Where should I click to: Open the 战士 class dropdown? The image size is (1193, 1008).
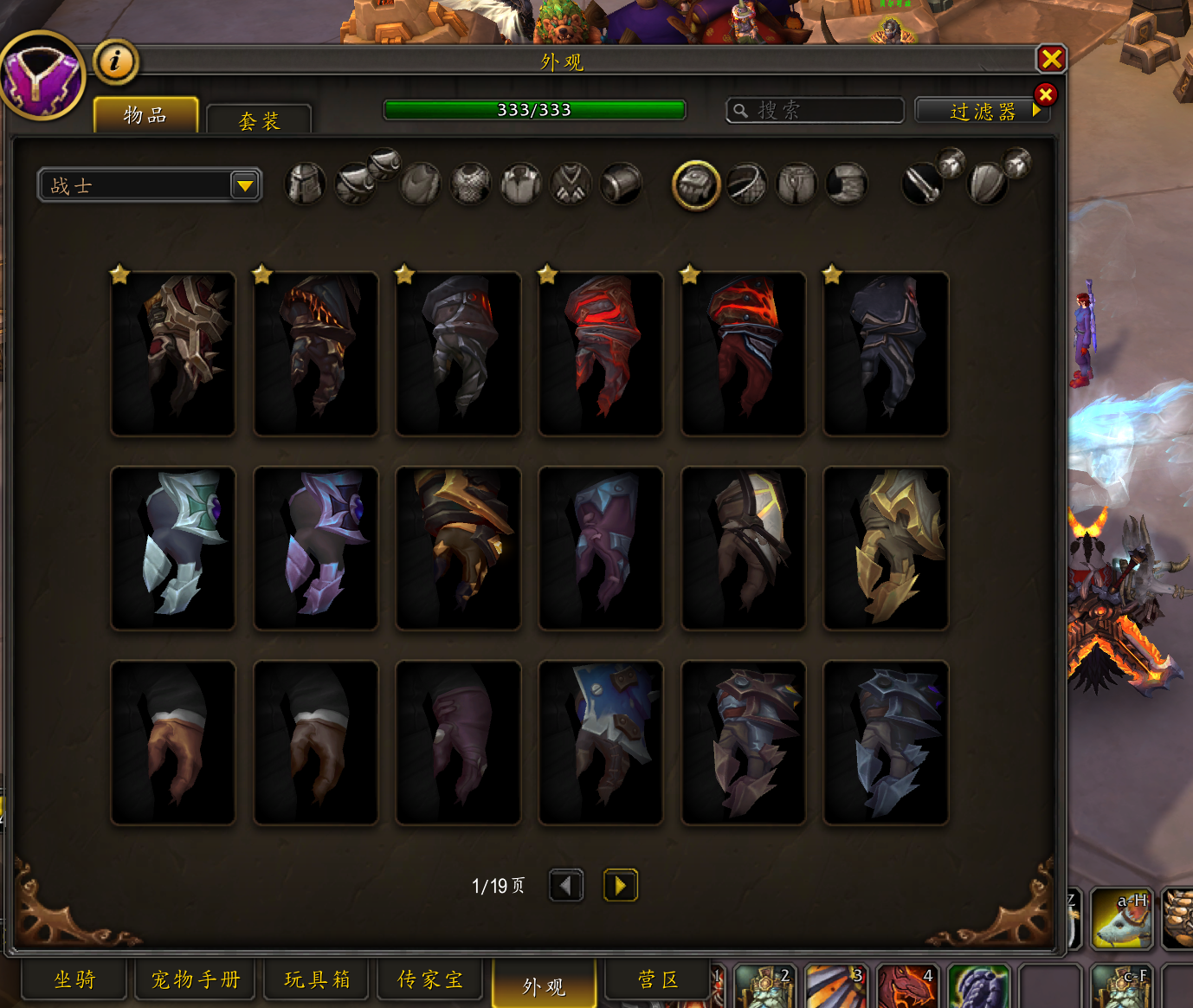pos(245,185)
